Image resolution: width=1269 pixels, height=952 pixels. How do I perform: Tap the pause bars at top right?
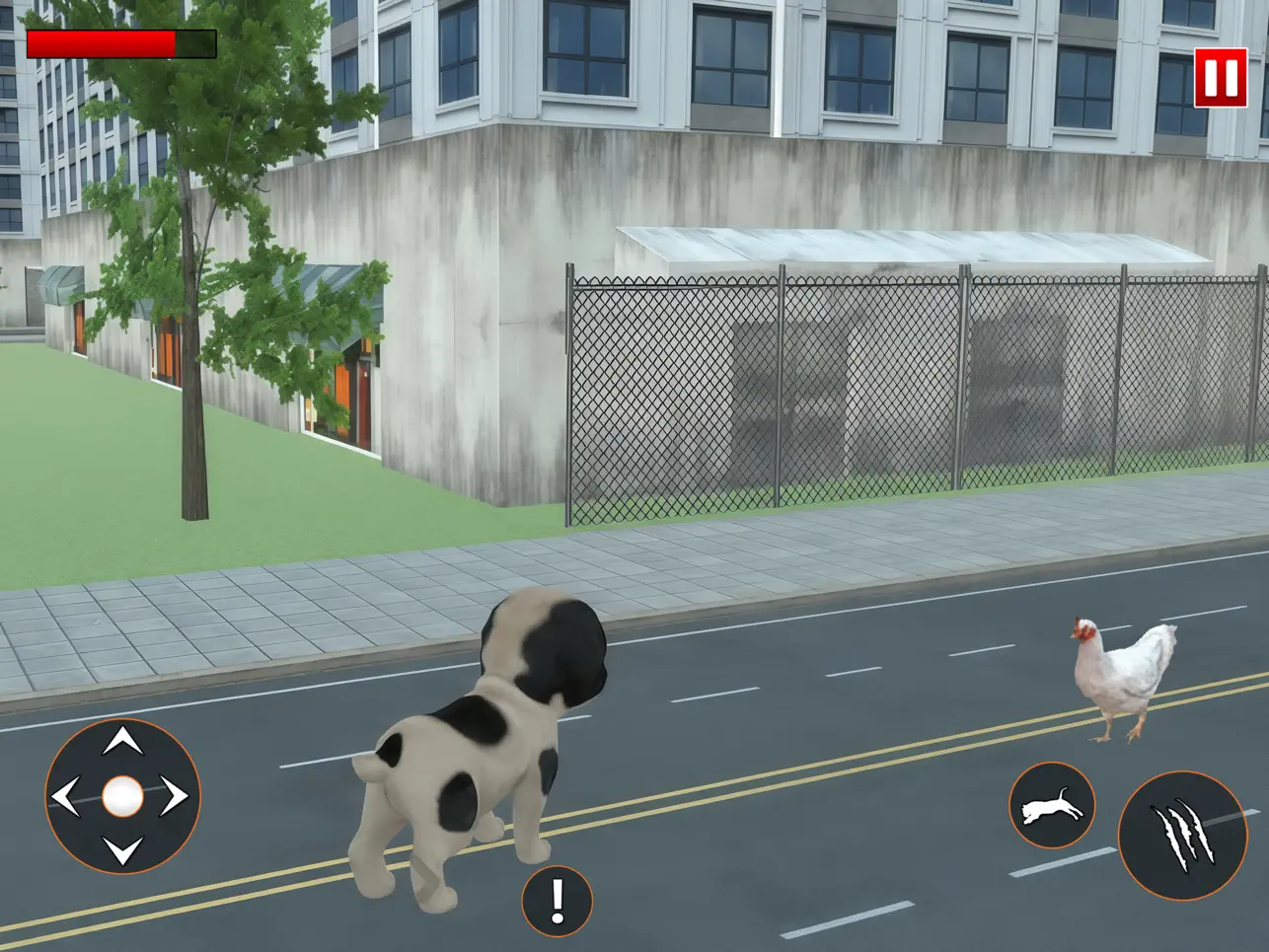[x=1222, y=78]
